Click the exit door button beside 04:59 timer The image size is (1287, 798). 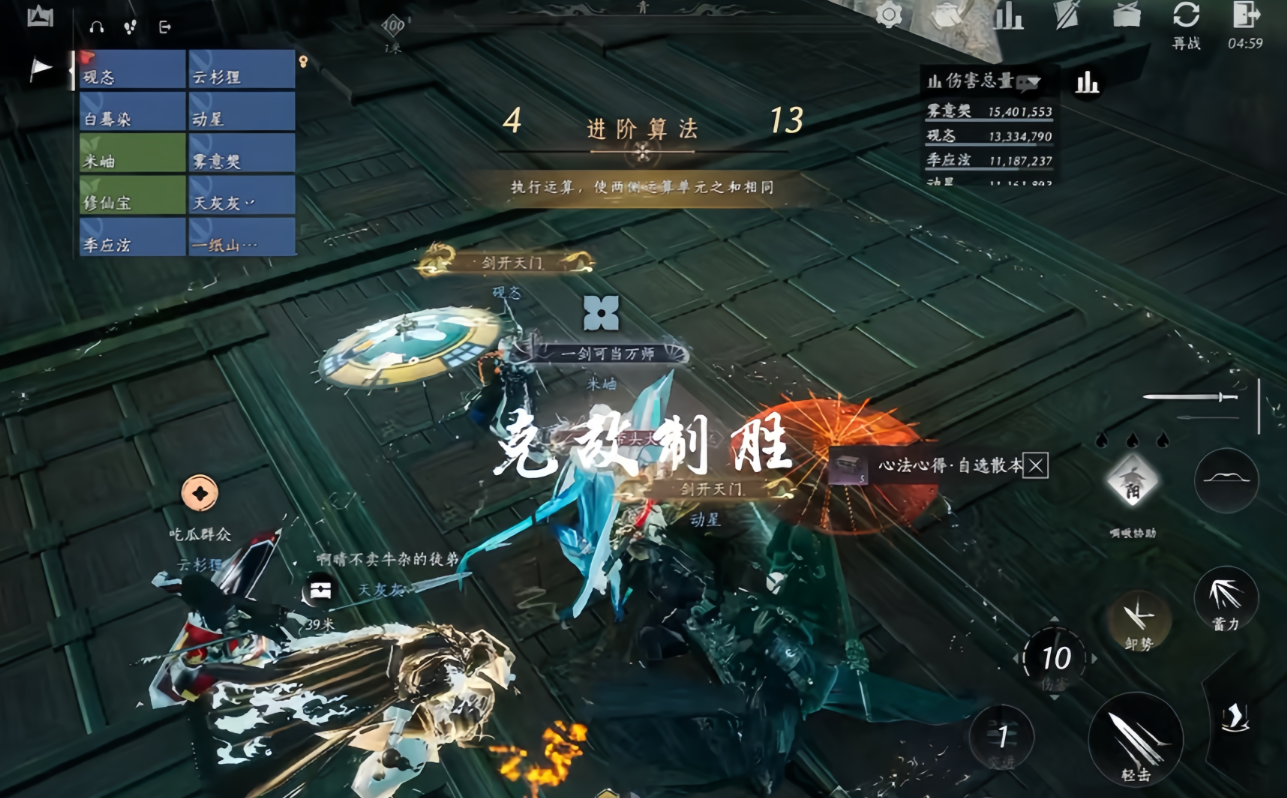[1244, 17]
